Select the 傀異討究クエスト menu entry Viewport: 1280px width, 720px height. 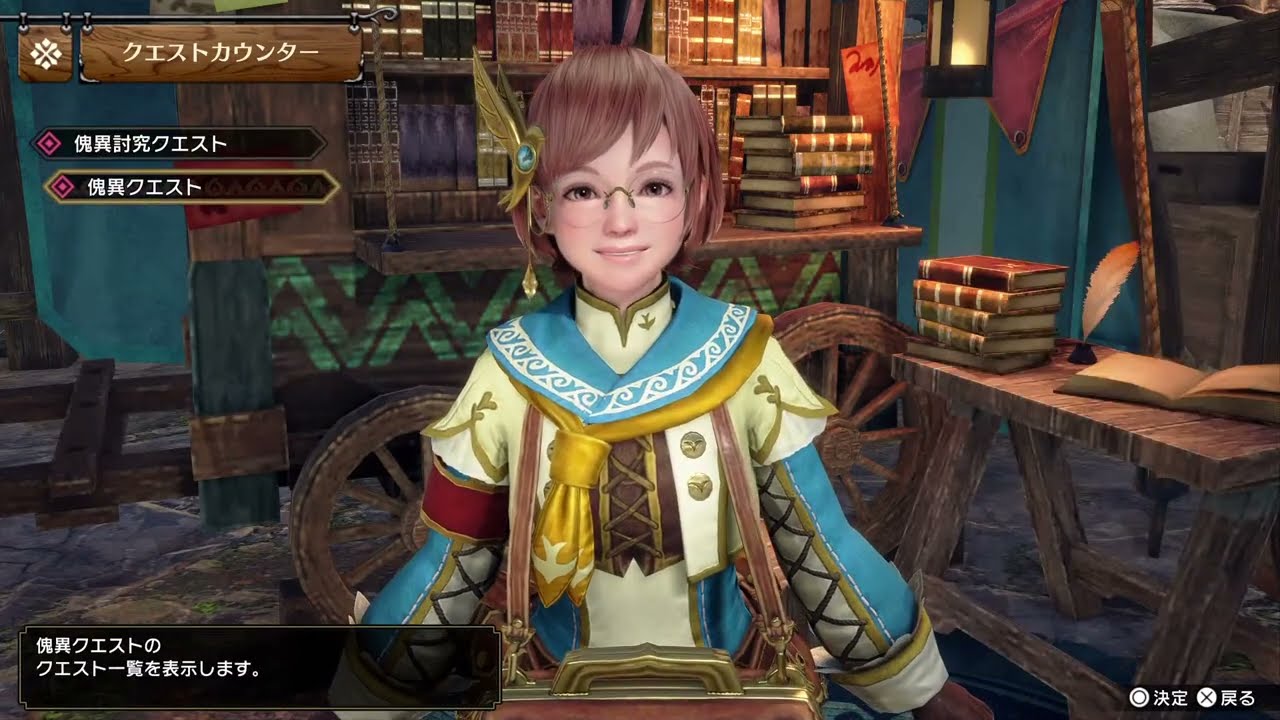click(178, 144)
